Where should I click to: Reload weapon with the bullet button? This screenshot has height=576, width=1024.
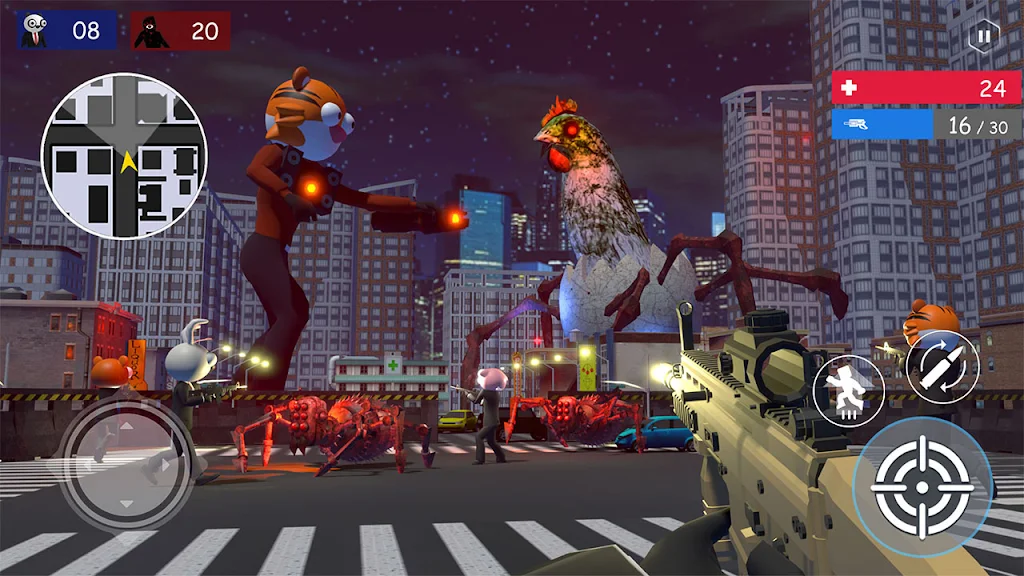click(942, 367)
